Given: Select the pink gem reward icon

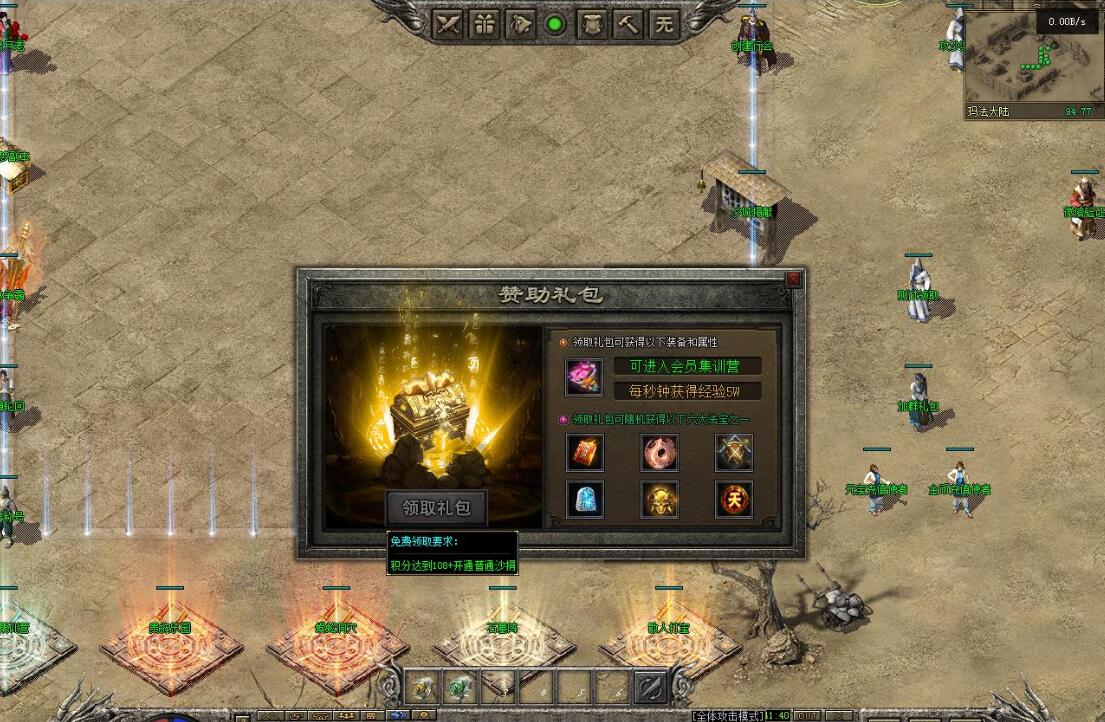Looking at the screenshot, I should tap(583, 377).
